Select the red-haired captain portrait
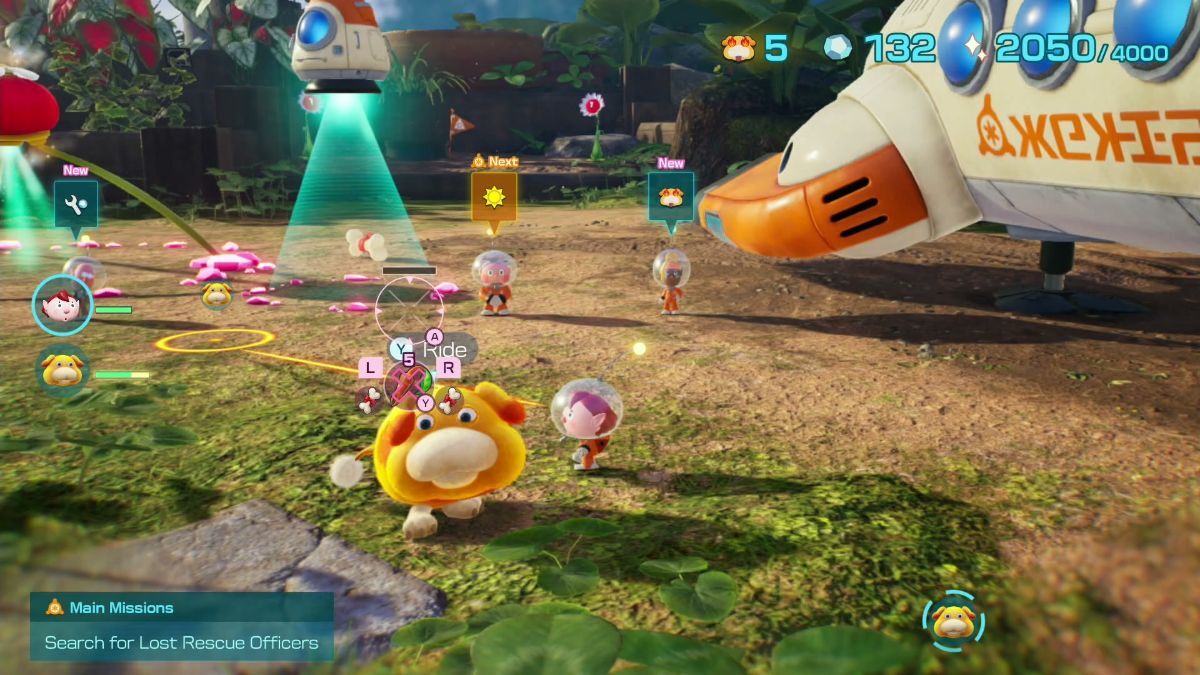The width and height of the screenshot is (1200, 675). pyautogui.click(x=63, y=304)
